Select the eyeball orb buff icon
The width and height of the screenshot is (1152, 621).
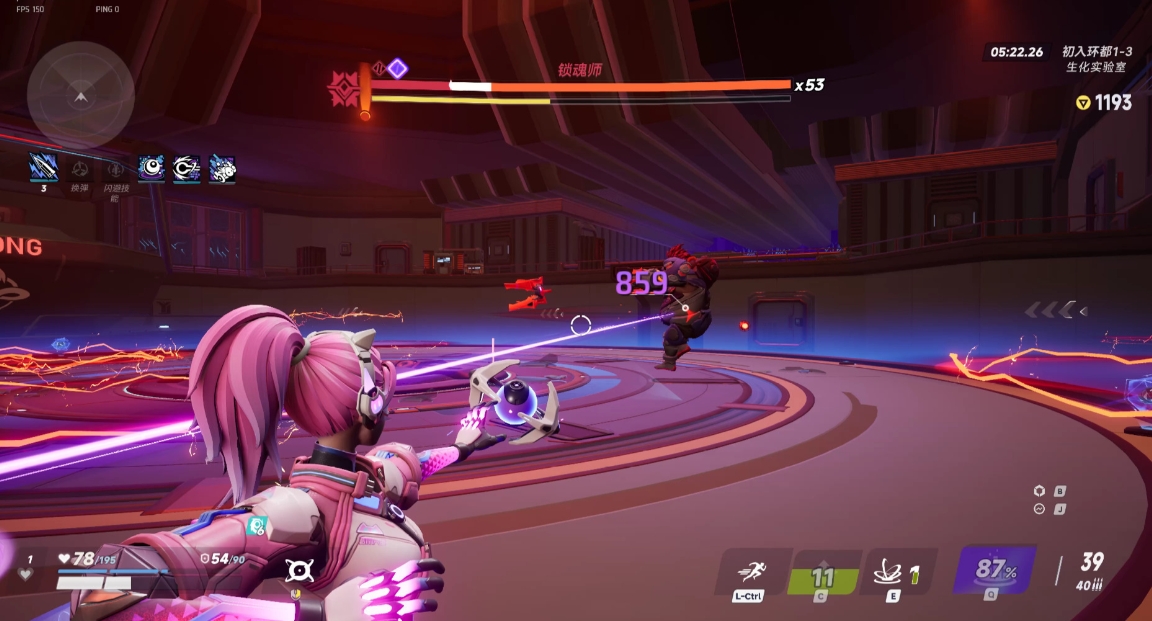pos(151,168)
